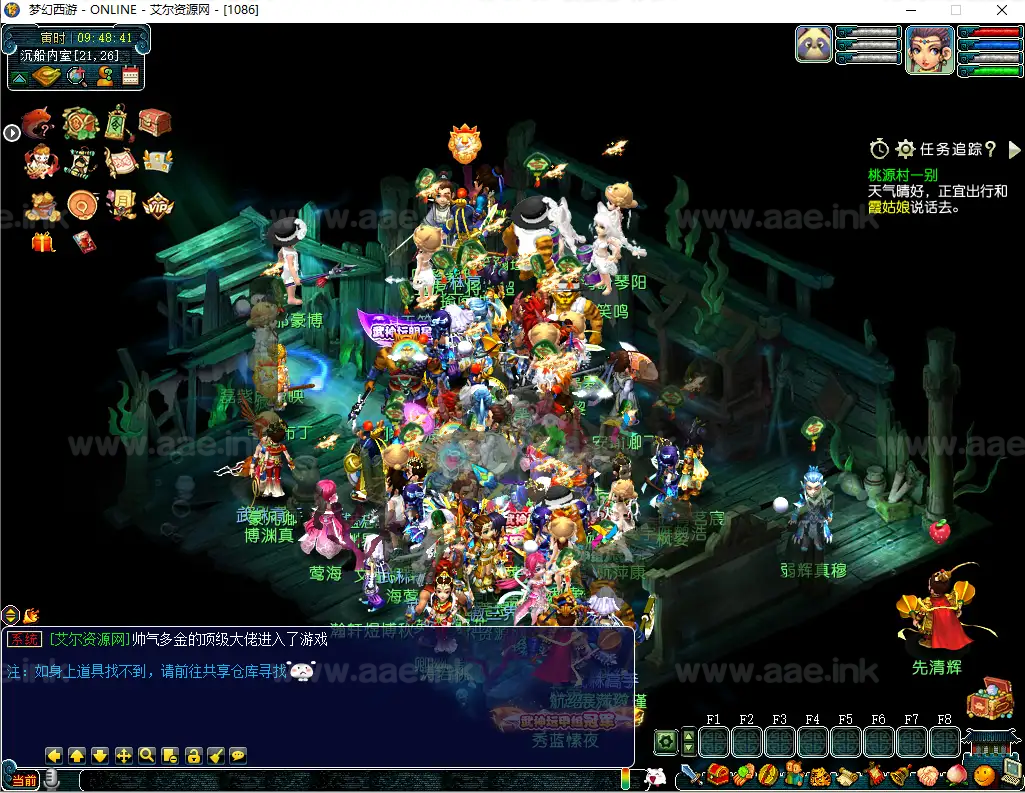Open the inventory chest icon in bottom bar
This screenshot has width=1025, height=793.
718,775
